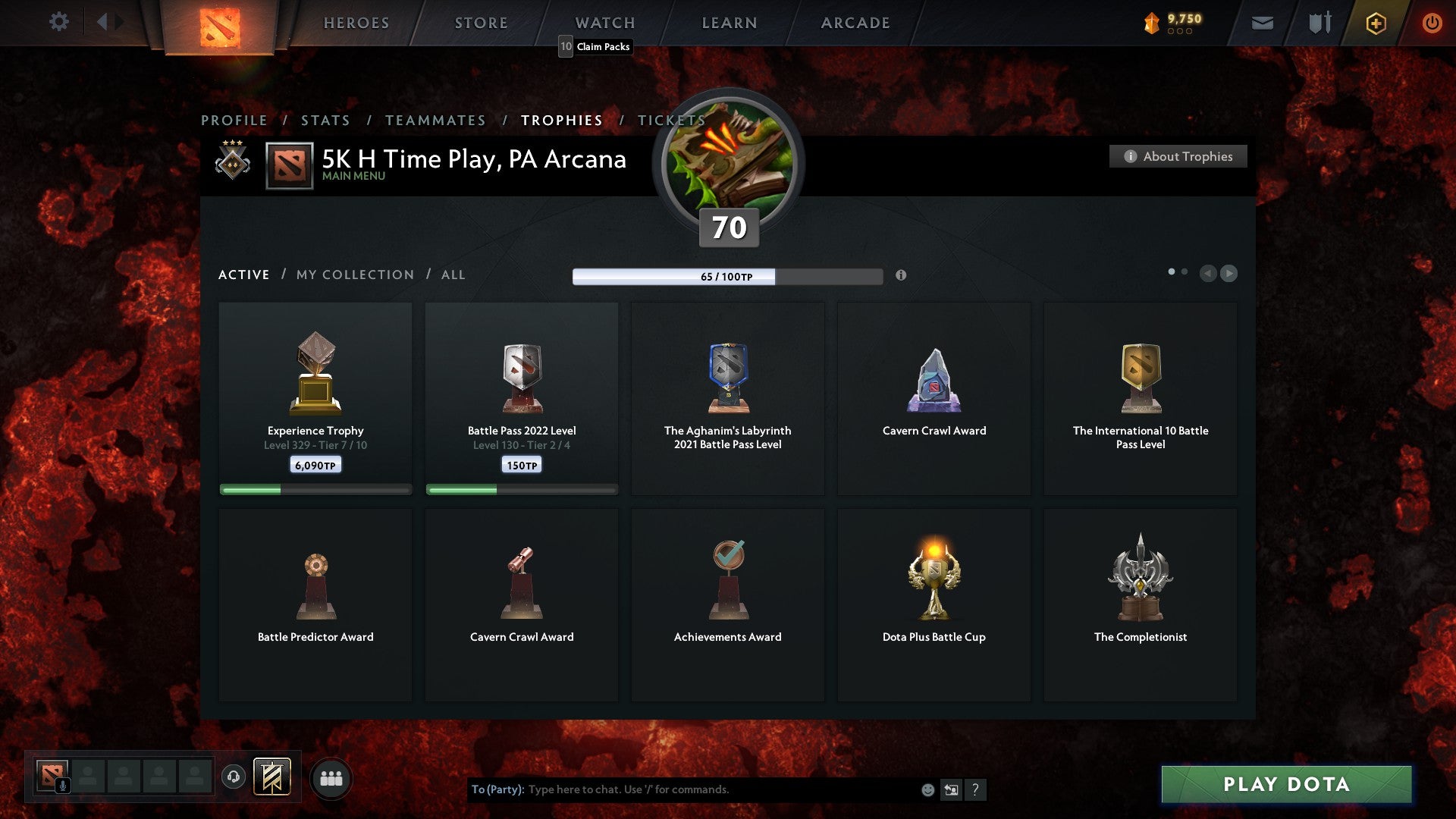Screen dimensions: 1456x819
Task: Click the power/logout icon top right
Action: tap(1432, 23)
